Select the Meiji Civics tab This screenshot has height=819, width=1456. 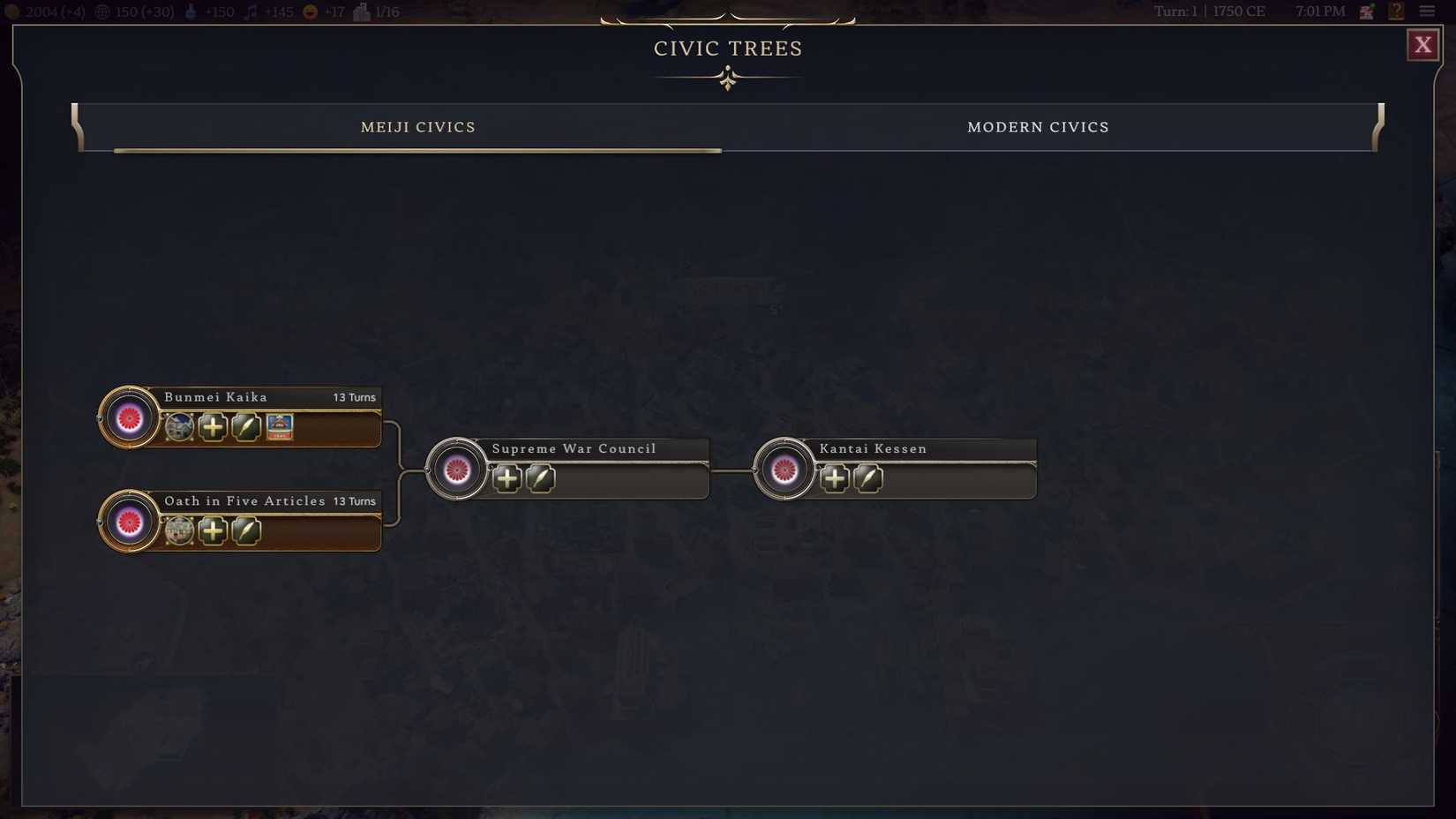[x=417, y=127]
